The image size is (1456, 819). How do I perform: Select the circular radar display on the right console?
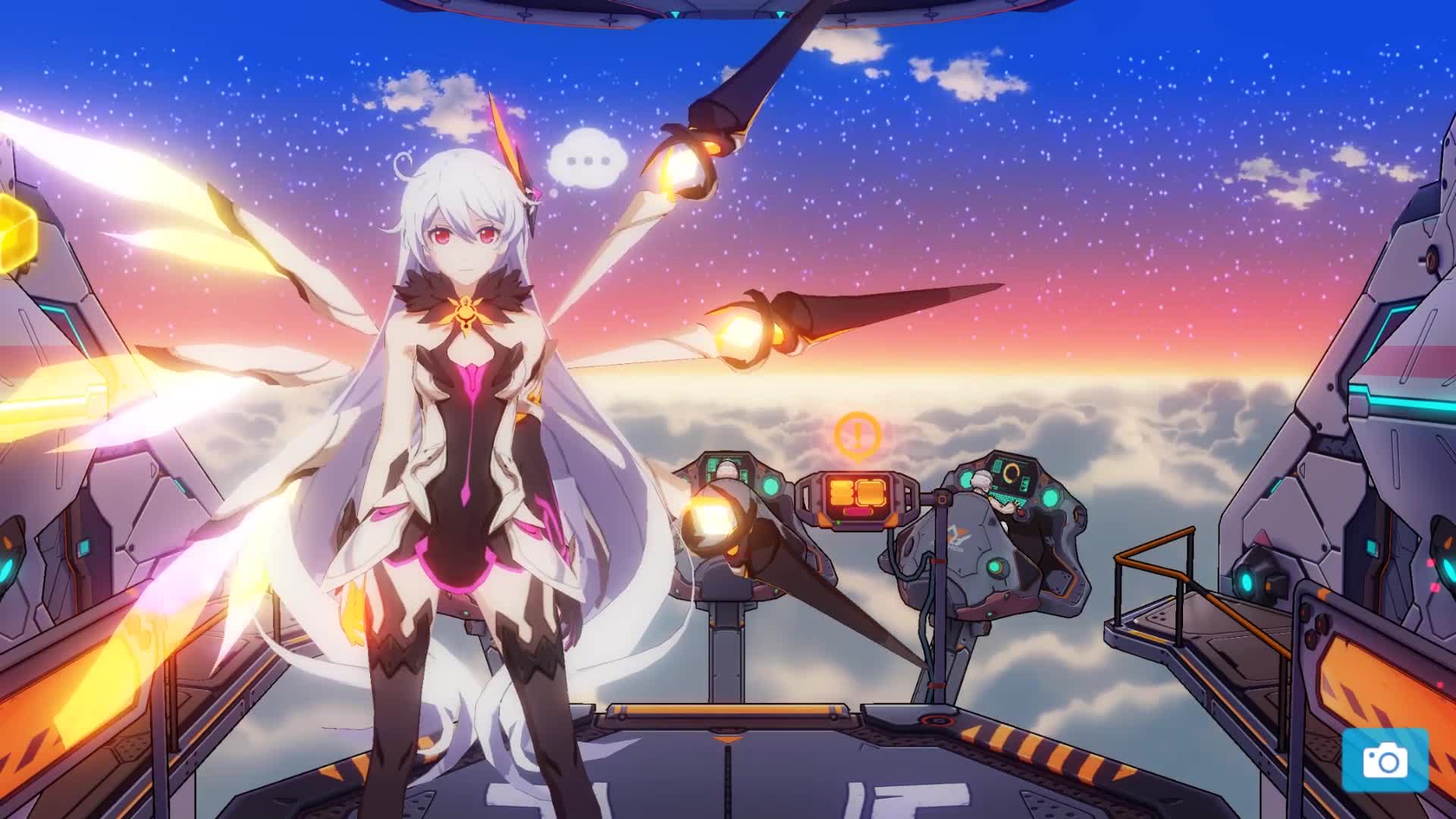1011,472
